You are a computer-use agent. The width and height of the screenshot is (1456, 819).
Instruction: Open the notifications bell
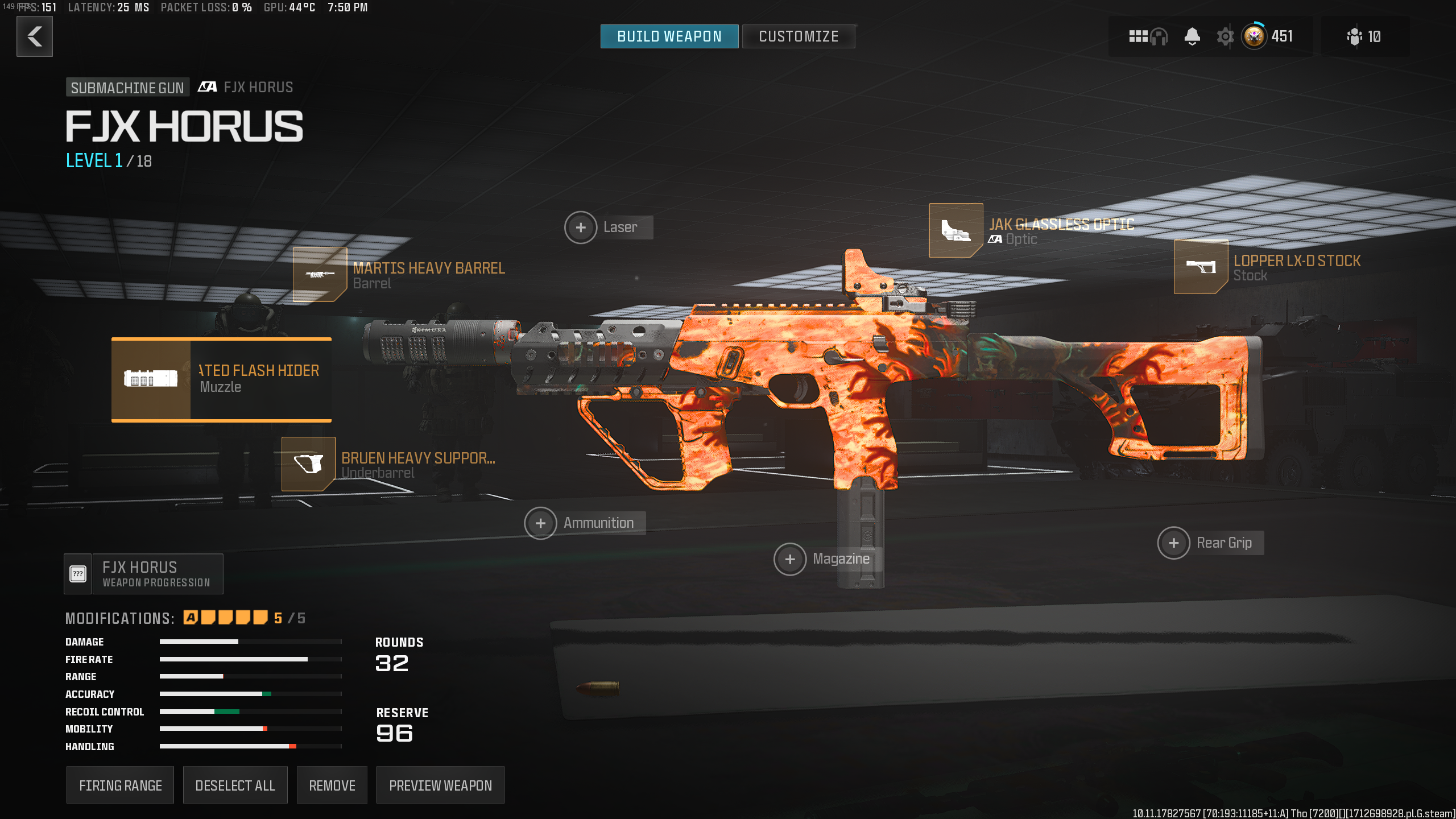(1192, 37)
